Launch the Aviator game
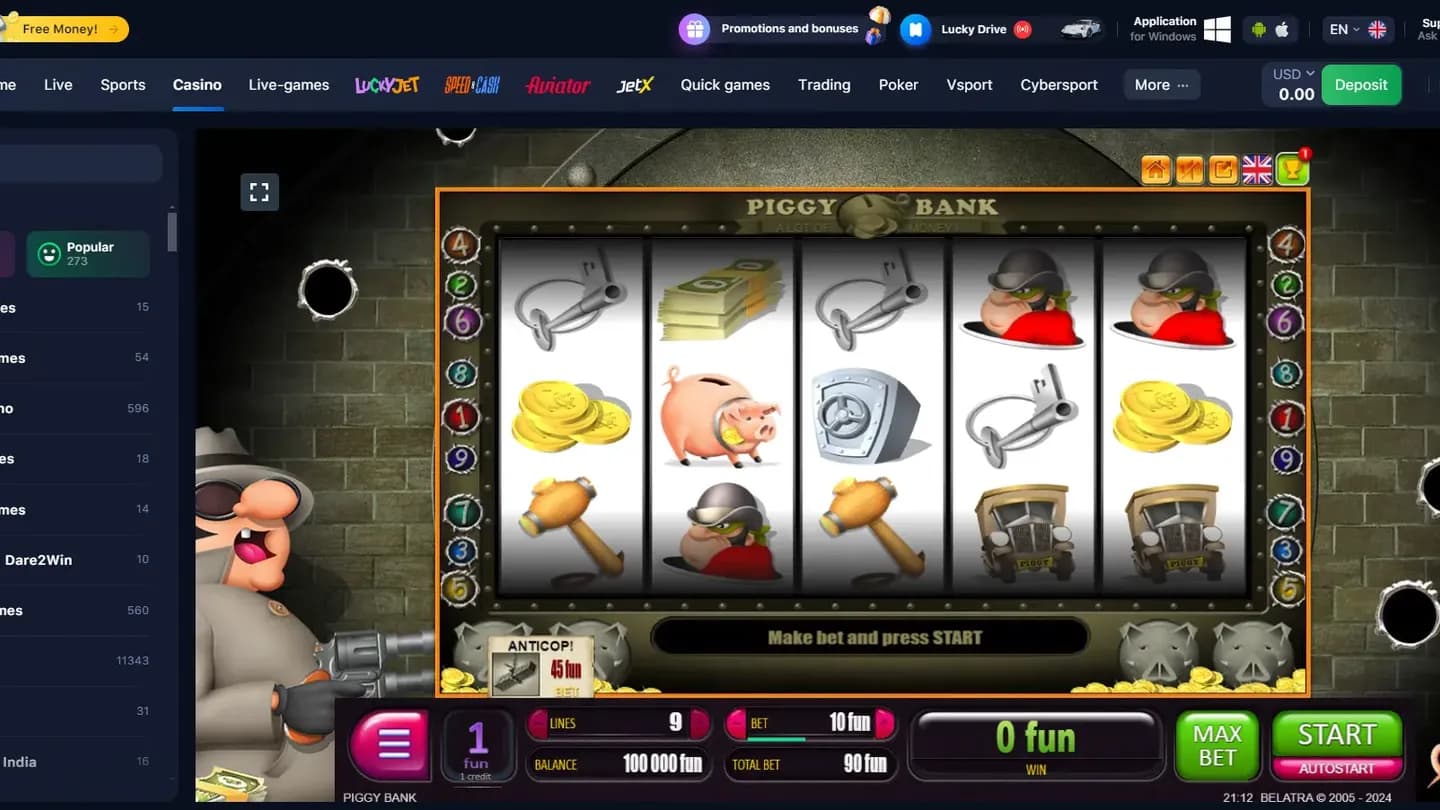Viewport: 1440px width, 810px height. point(557,85)
